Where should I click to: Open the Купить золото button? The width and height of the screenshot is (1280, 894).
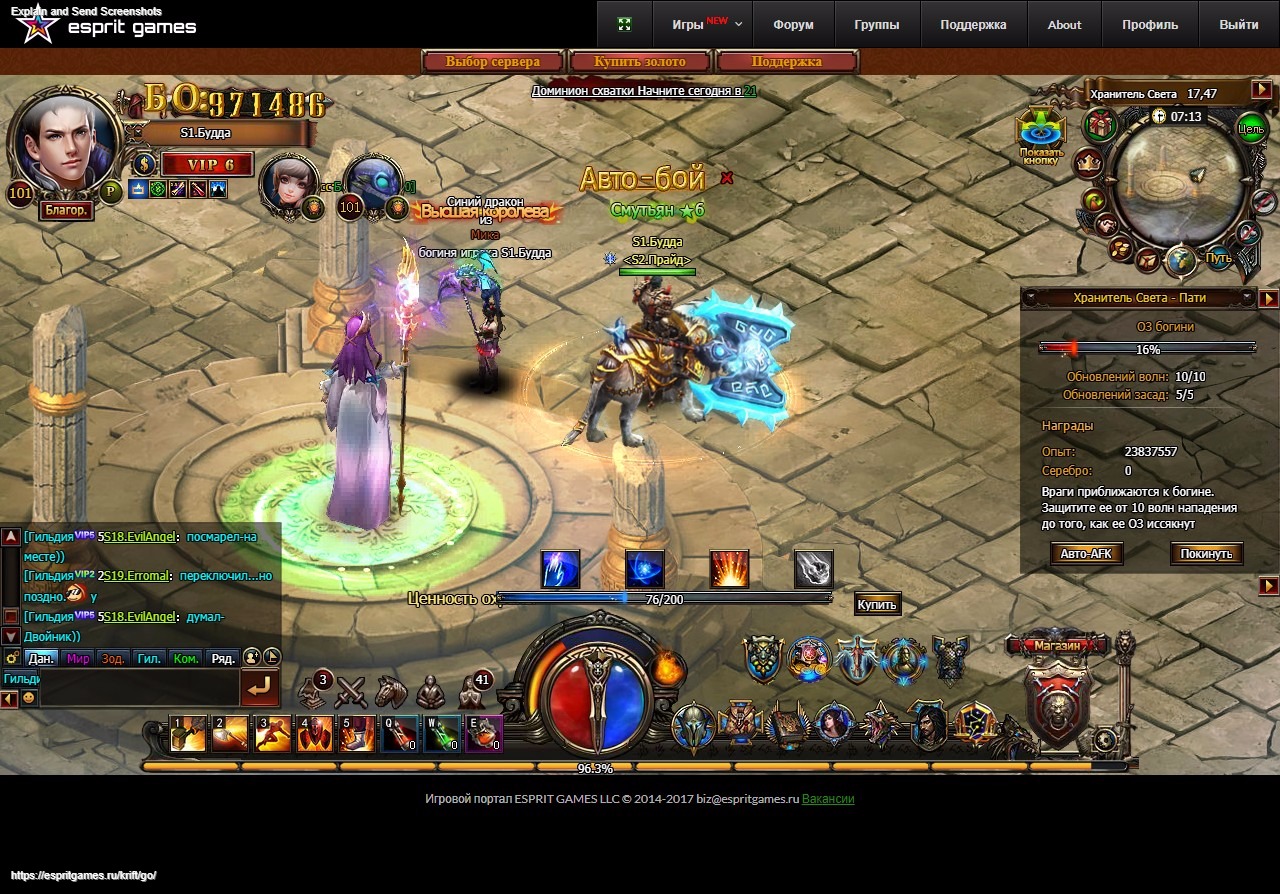coord(640,62)
